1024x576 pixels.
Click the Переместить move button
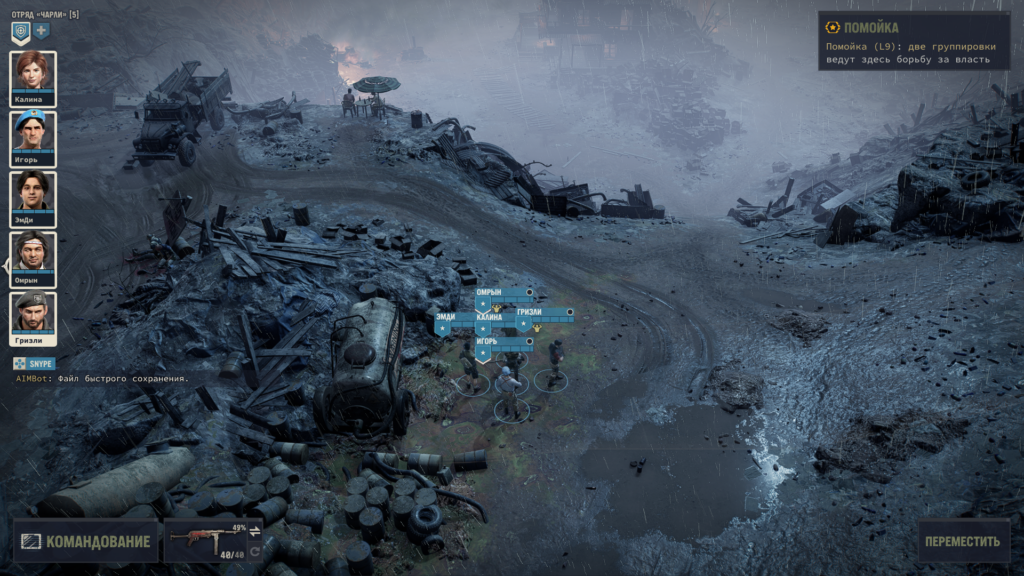click(x=962, y=542)
